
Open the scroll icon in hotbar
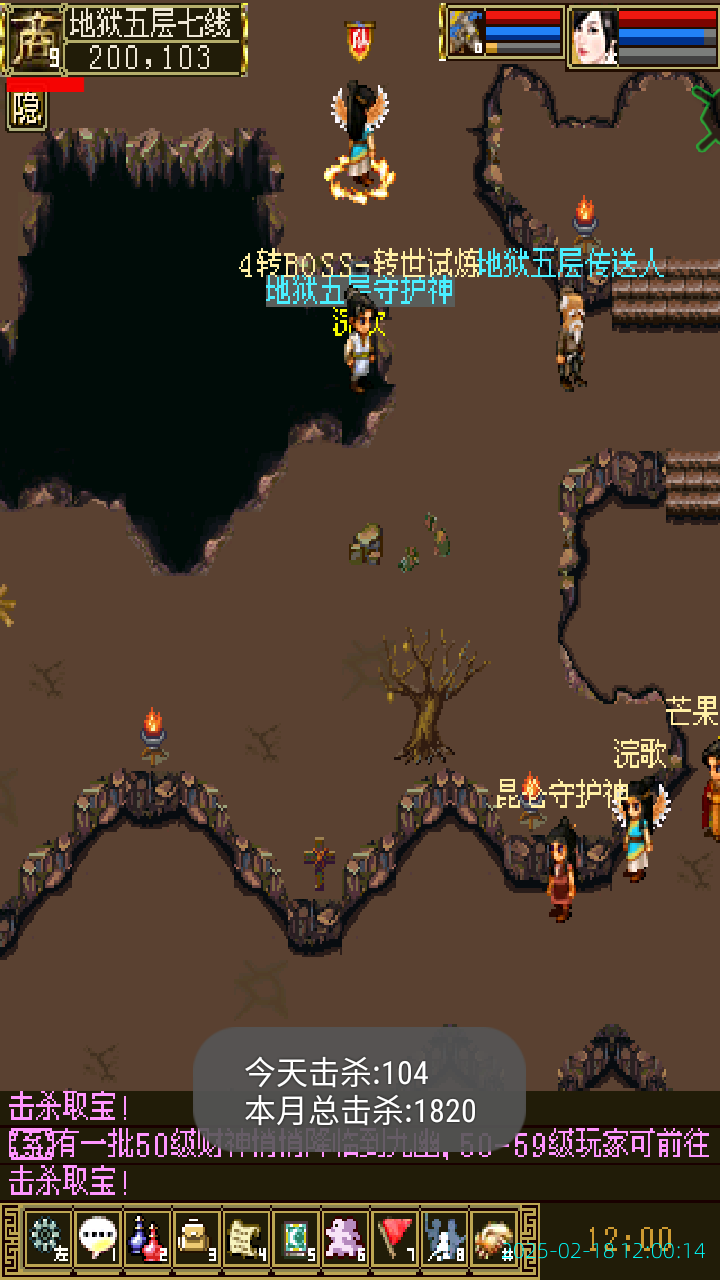[x=245, y=1239]
